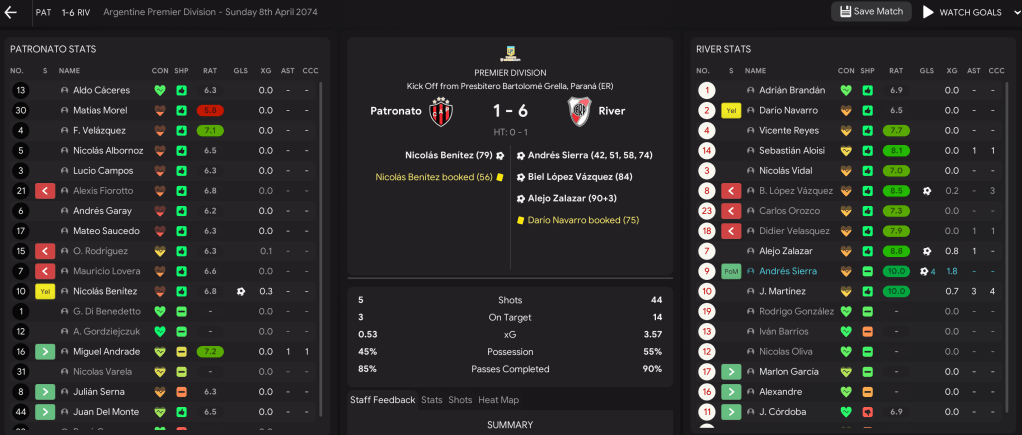Viewport: 1022px width, 435px height.
Task: Watch the goals replay
Action: coord(961,12)
